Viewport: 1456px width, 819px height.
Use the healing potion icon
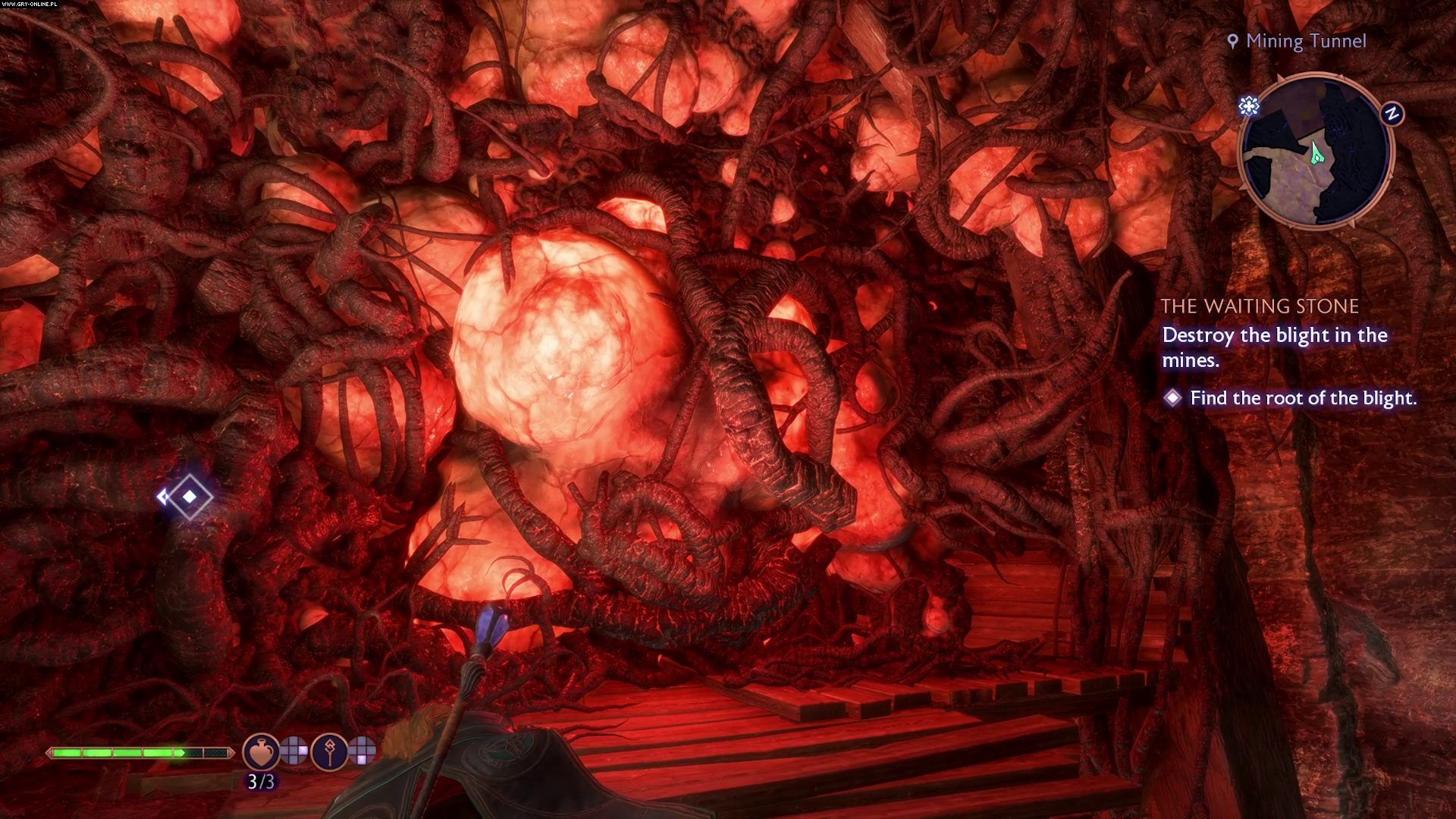[x=261, y=751]
